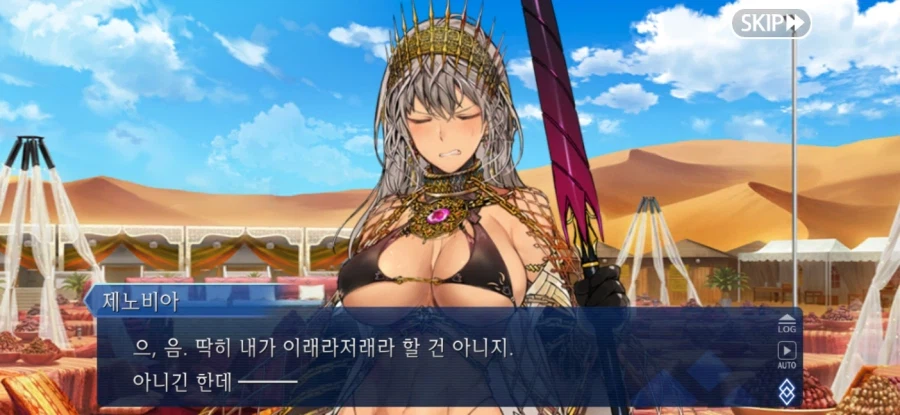Open the dialogue LOG
The width and height of the screenshot is (900, 415).
(787, 324)
